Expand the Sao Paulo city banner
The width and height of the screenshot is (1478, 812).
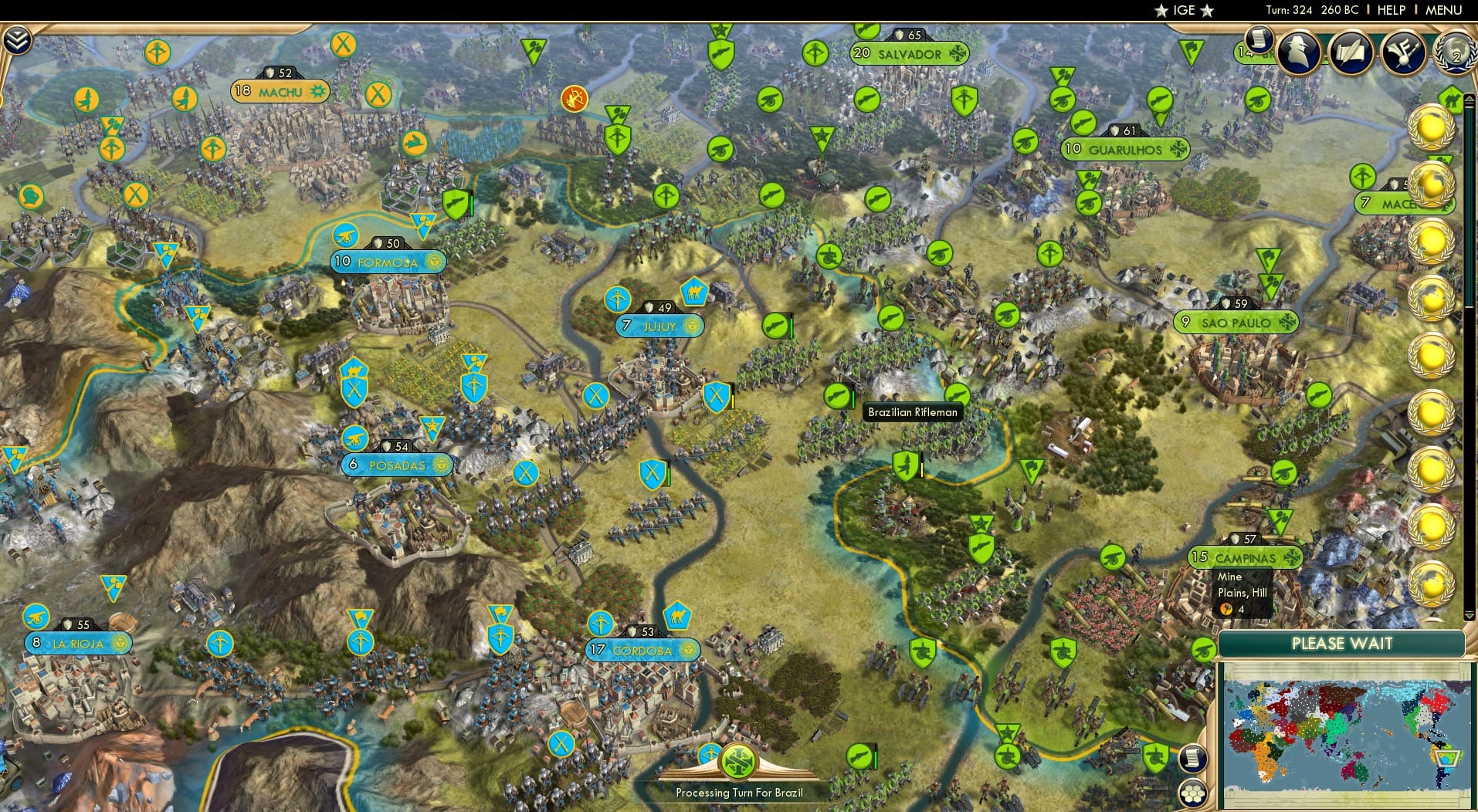pyautogui.click(x=1236, y=322)
